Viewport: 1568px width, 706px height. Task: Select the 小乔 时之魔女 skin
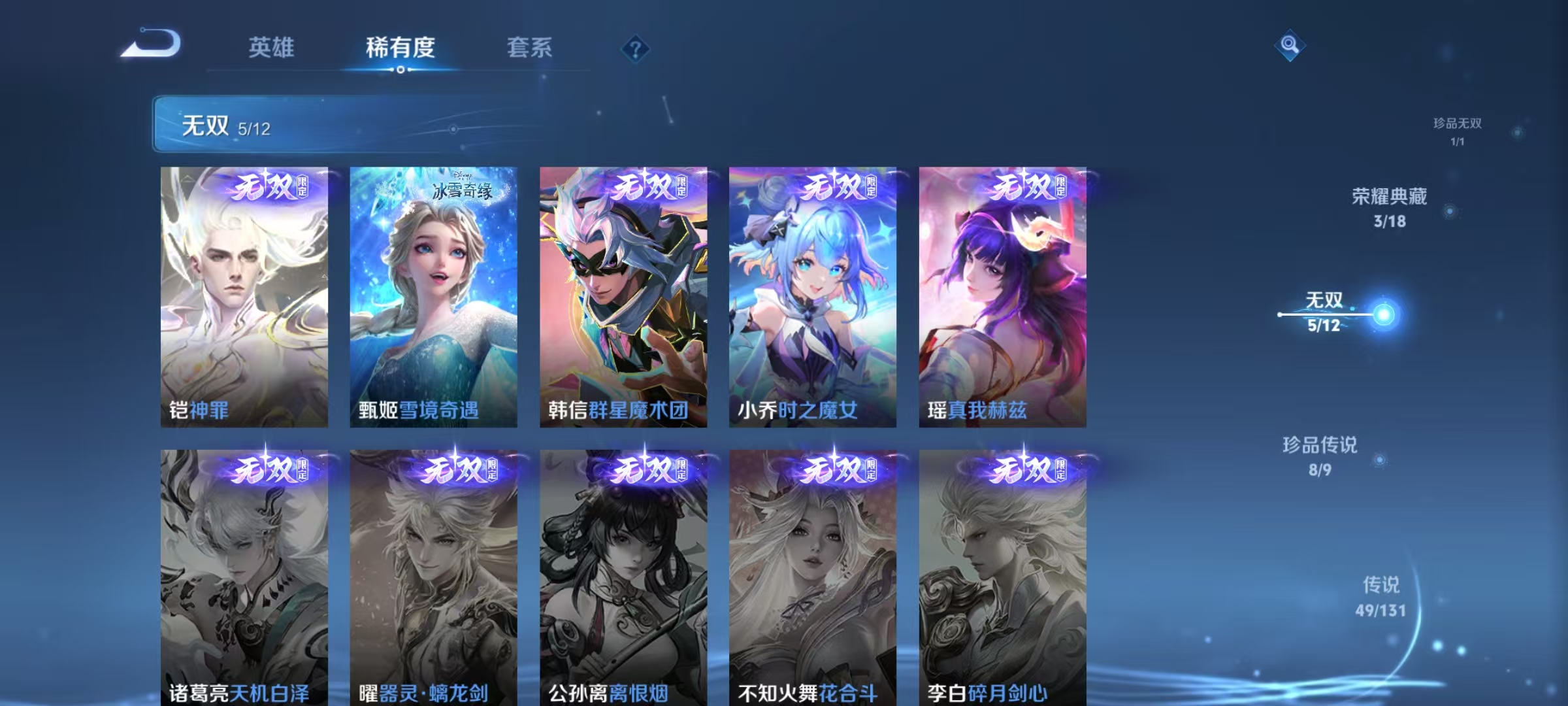pos(814,294)
